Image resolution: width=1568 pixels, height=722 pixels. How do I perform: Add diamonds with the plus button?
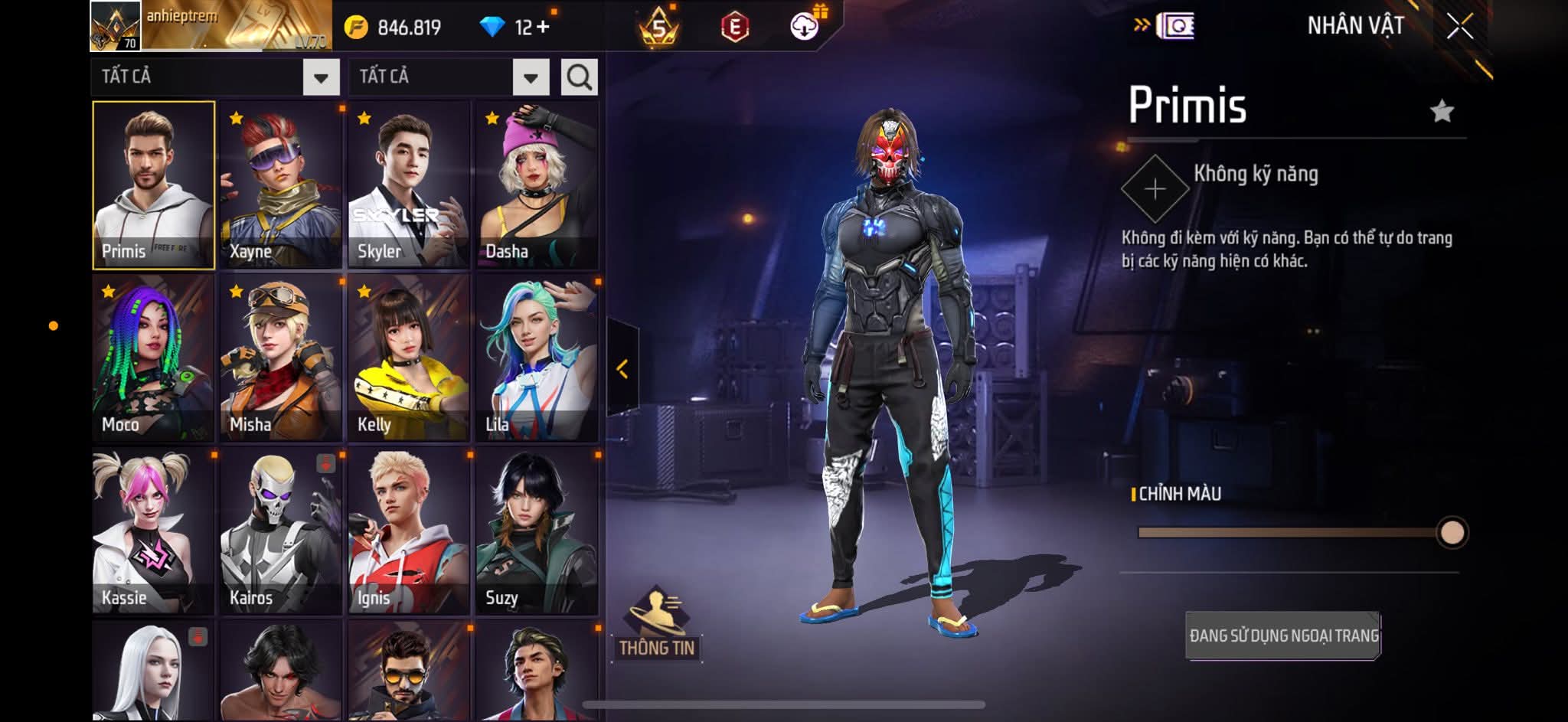pyautogui.click(x=543, y=28)
